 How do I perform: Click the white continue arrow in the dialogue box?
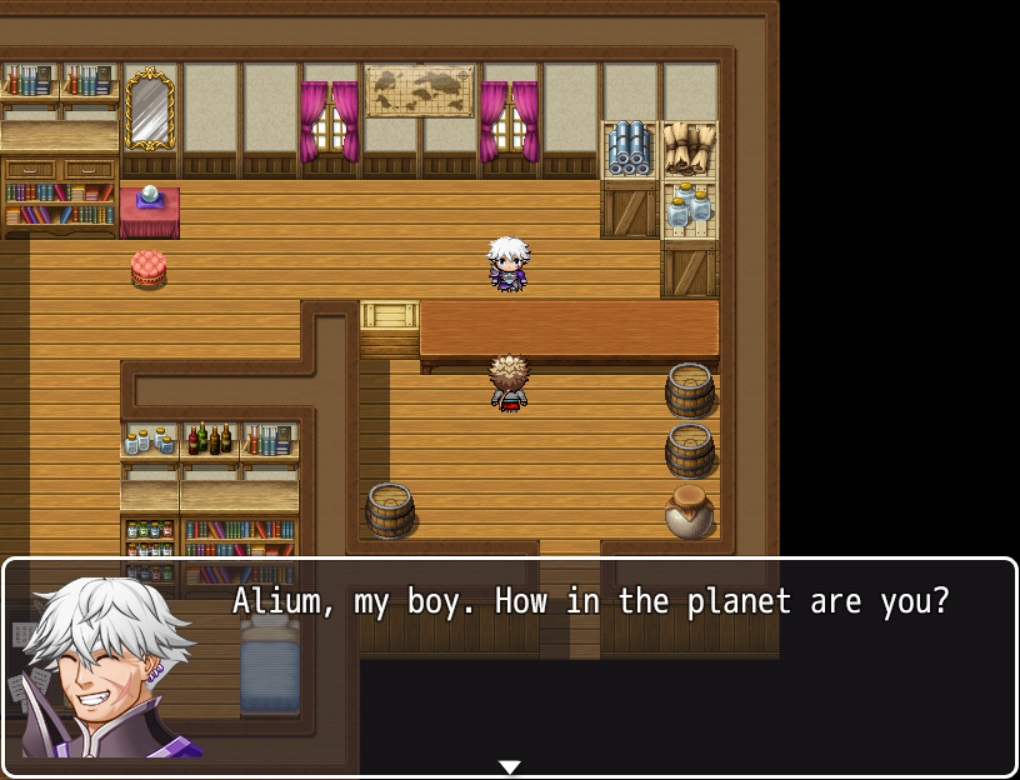click(510, 767)
